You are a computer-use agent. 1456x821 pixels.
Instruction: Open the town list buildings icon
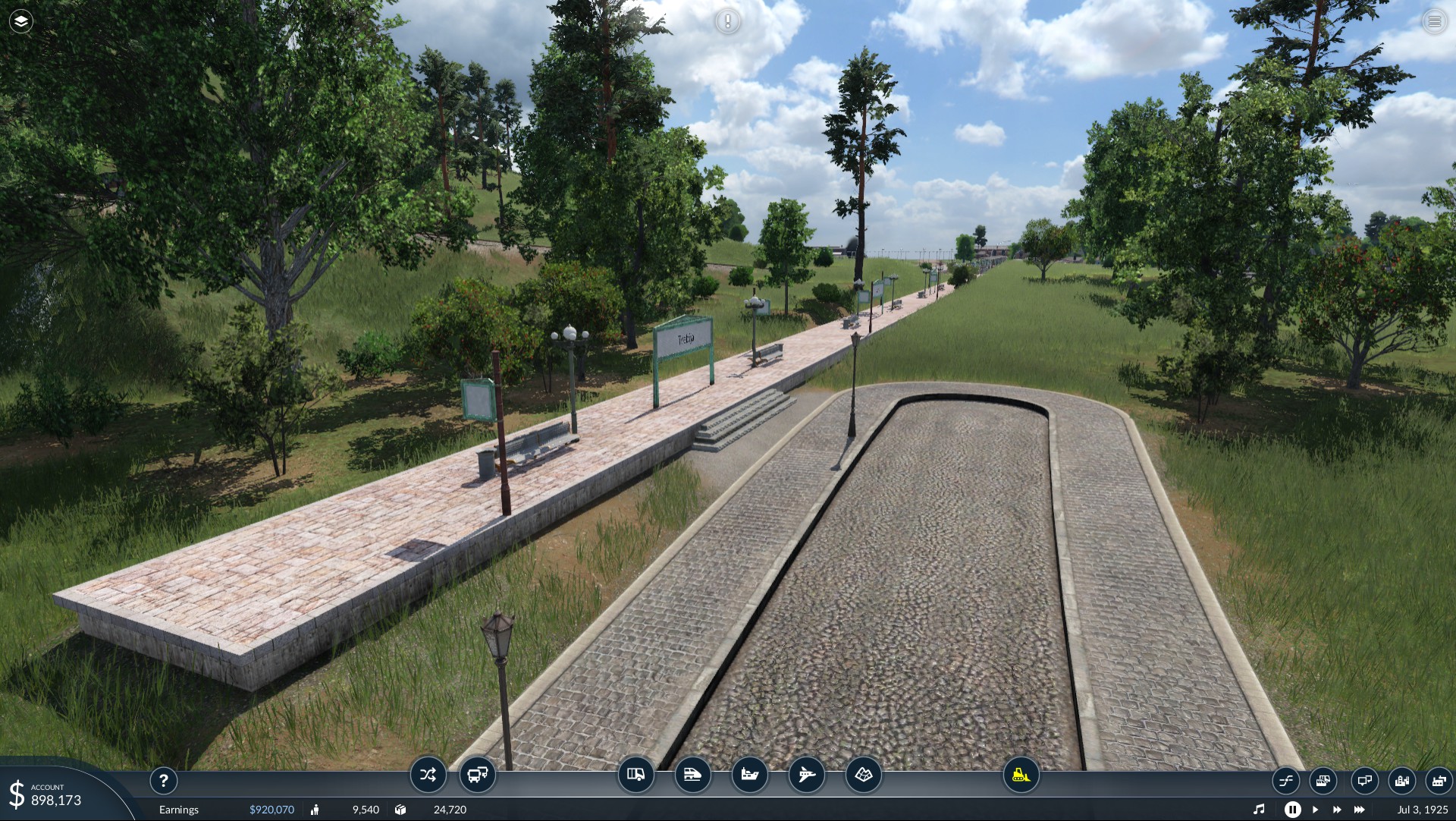1402,780
